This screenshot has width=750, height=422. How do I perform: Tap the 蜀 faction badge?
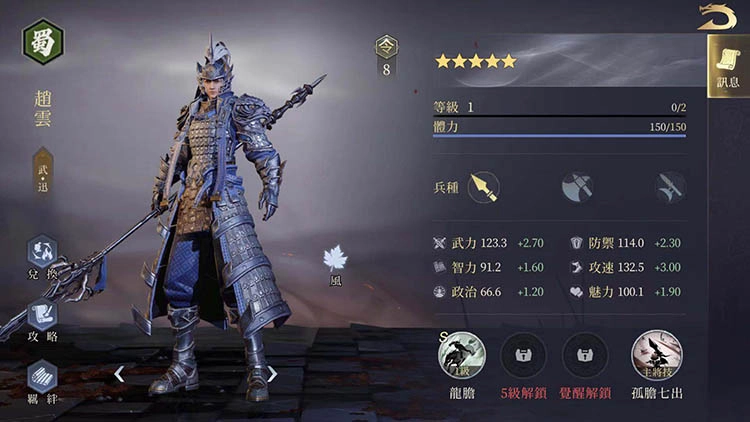click(43, 42)
